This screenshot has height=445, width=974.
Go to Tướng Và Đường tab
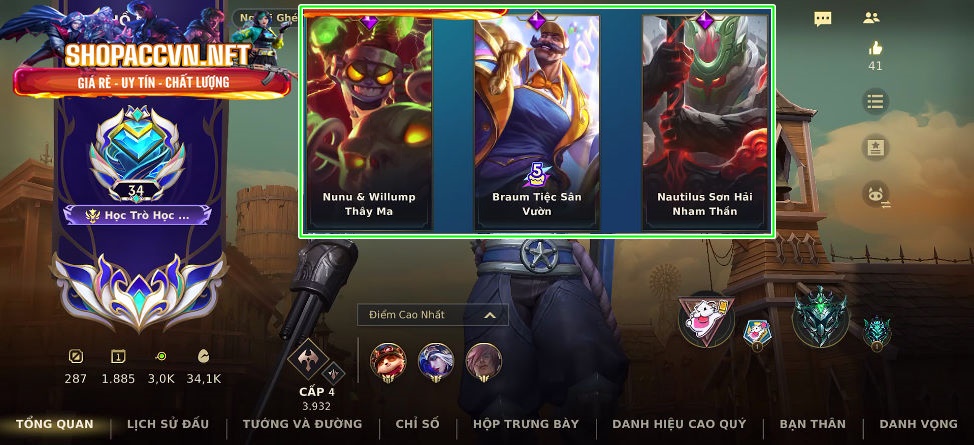(302, 424)
